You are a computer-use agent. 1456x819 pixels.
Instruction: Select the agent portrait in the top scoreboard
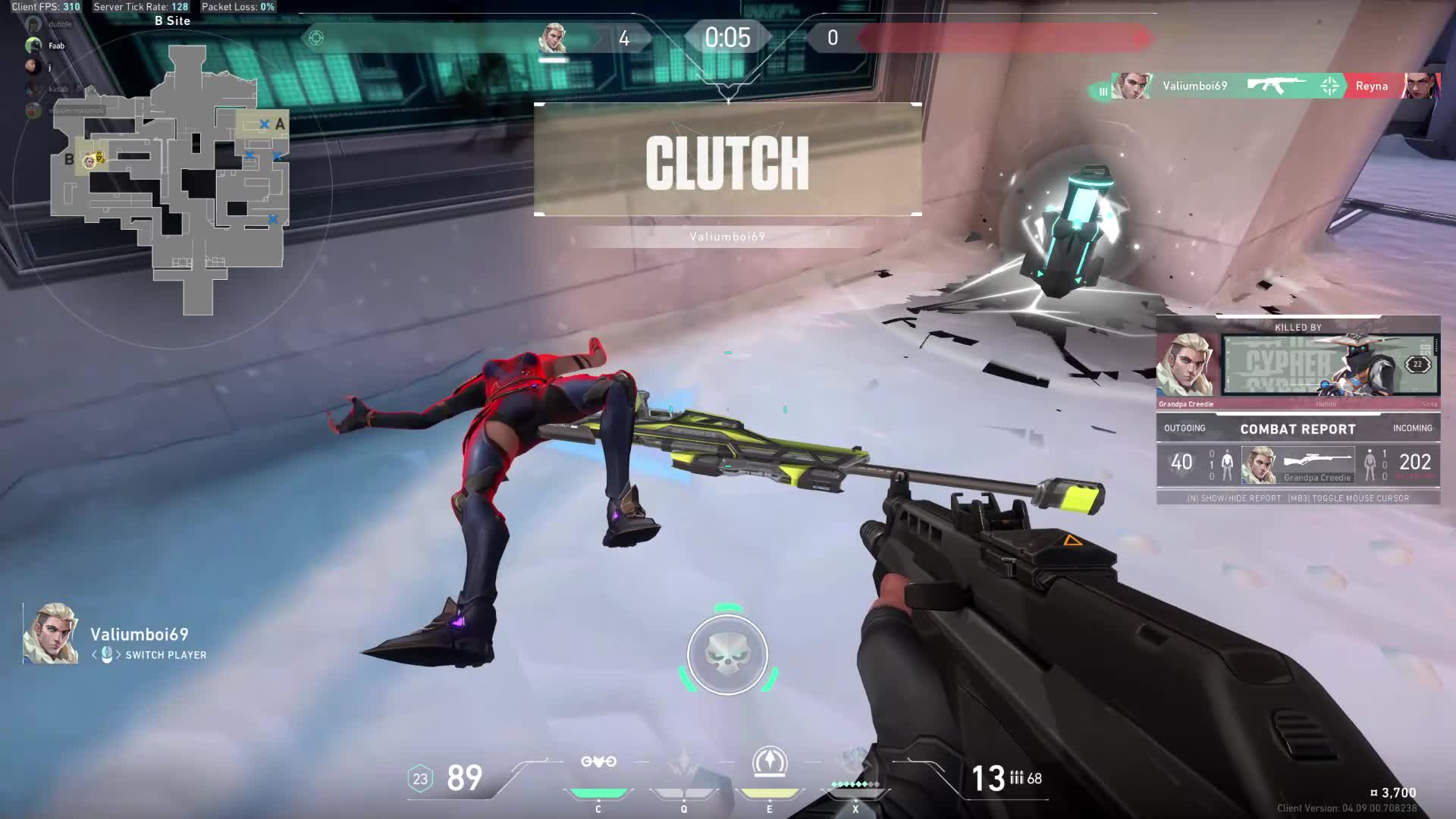click(x=552, y=38)
